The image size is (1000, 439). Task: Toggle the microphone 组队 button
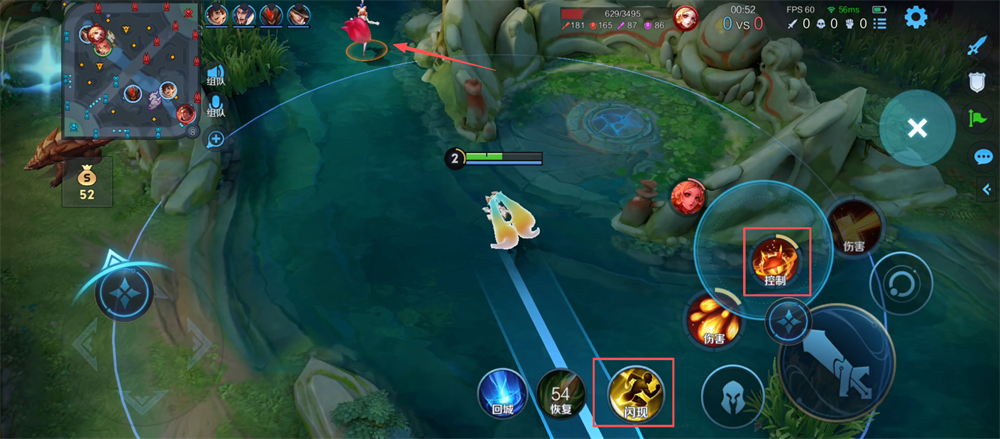(215, 106)
